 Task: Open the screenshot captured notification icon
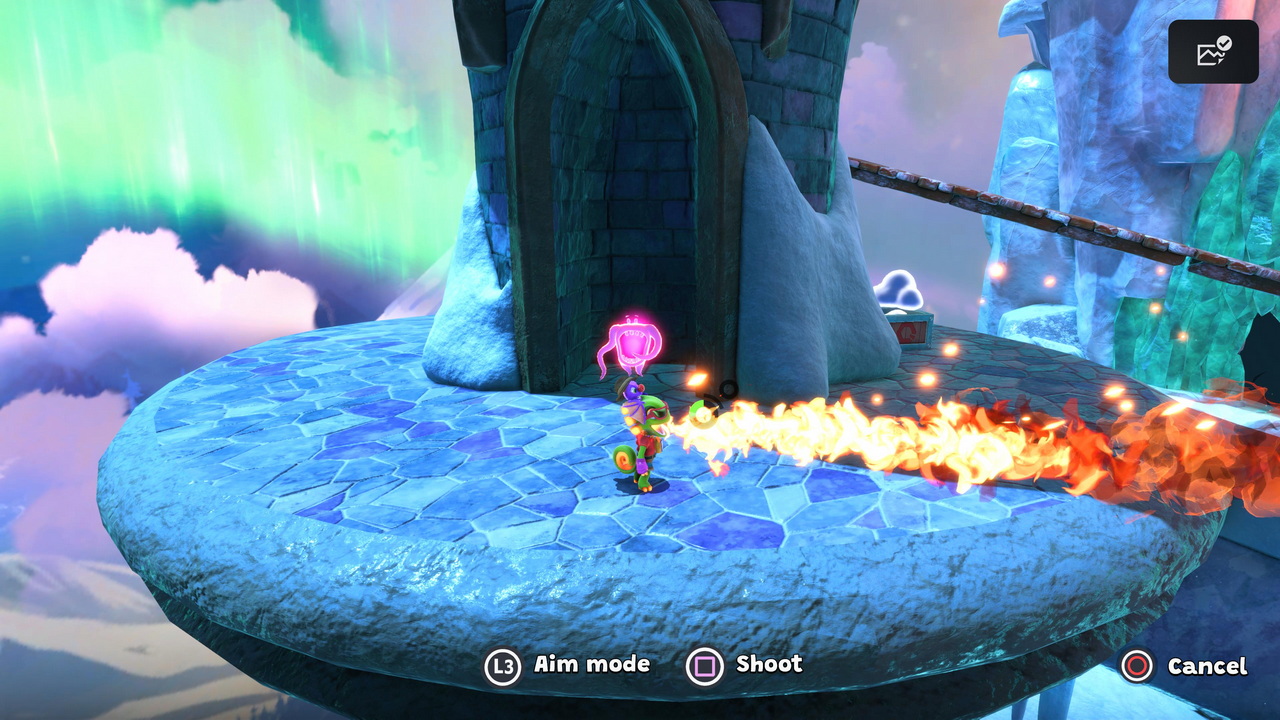click(1213, 52)
